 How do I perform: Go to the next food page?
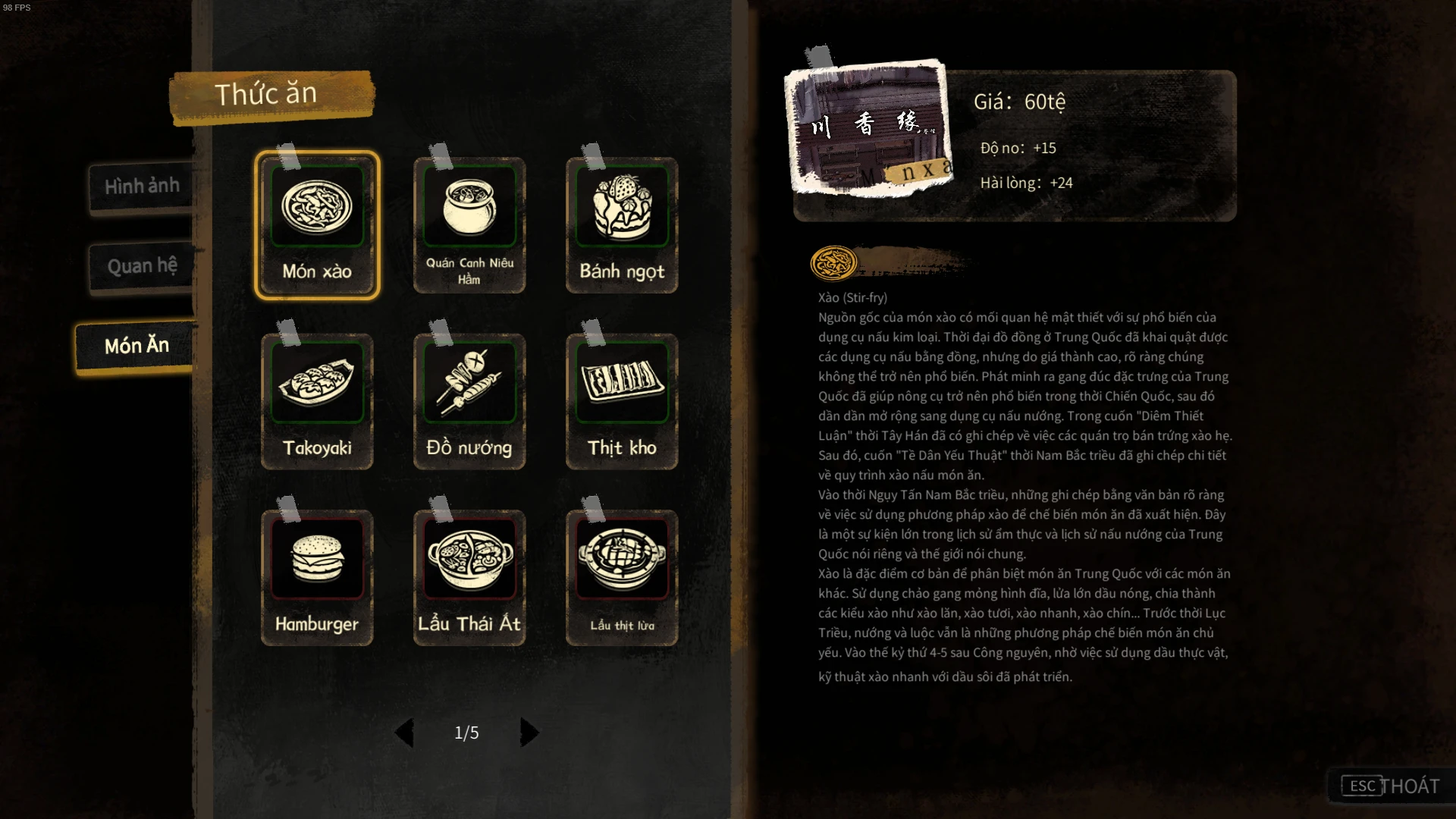point(529,733)
